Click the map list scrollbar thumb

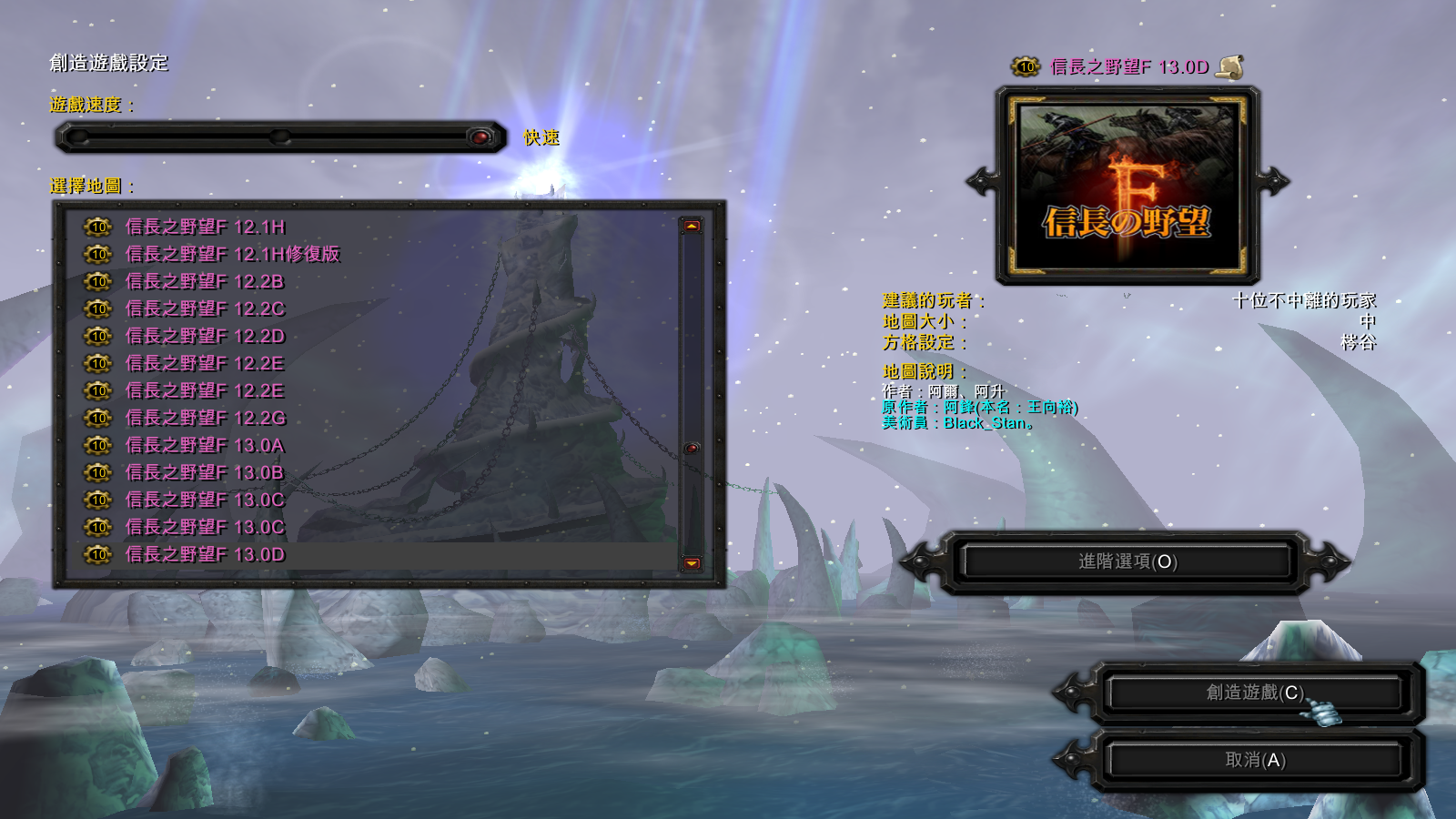[692, 448]
